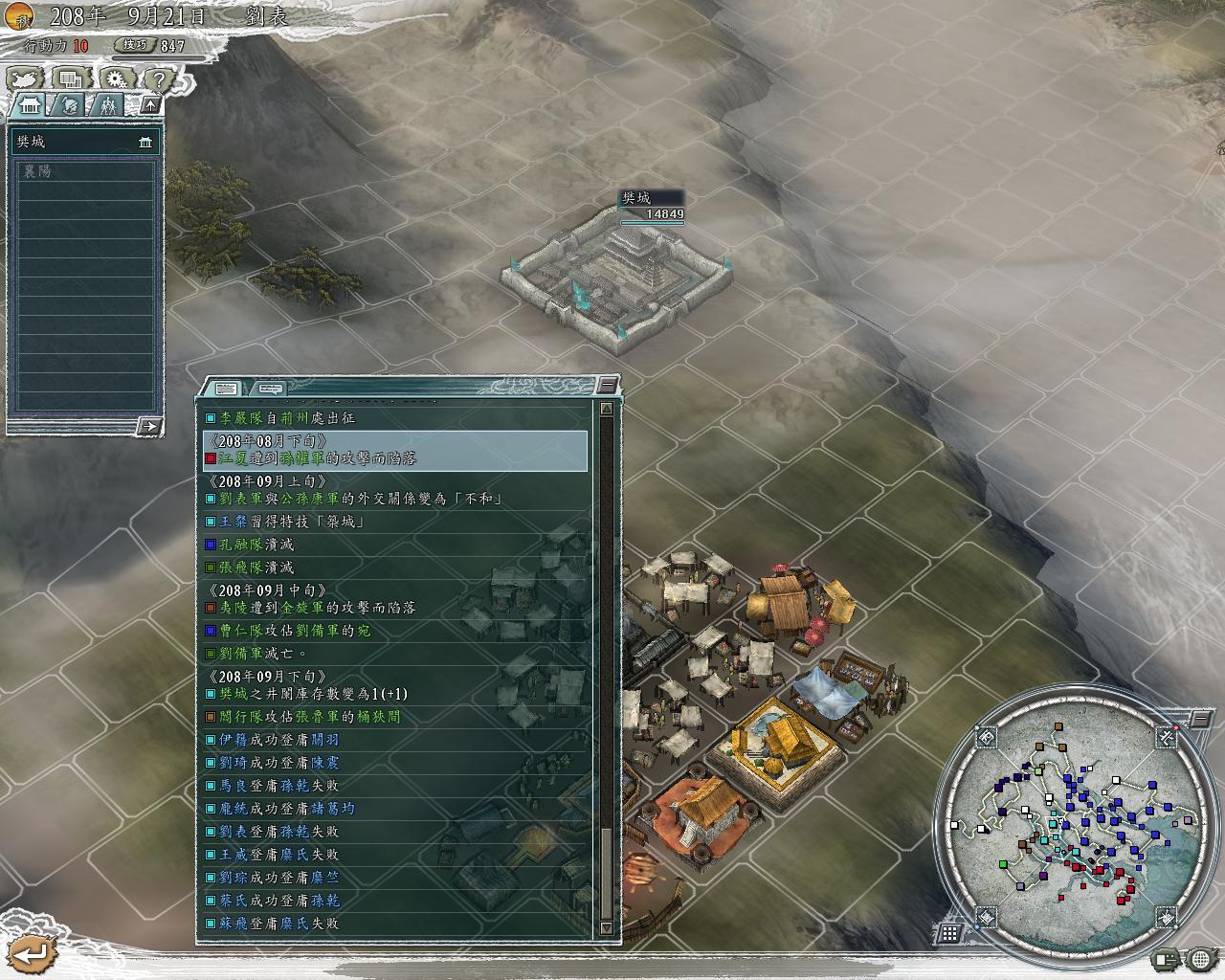
Task: Click the overlapping windows icon in the top toolbar
Action: [70, 79]
